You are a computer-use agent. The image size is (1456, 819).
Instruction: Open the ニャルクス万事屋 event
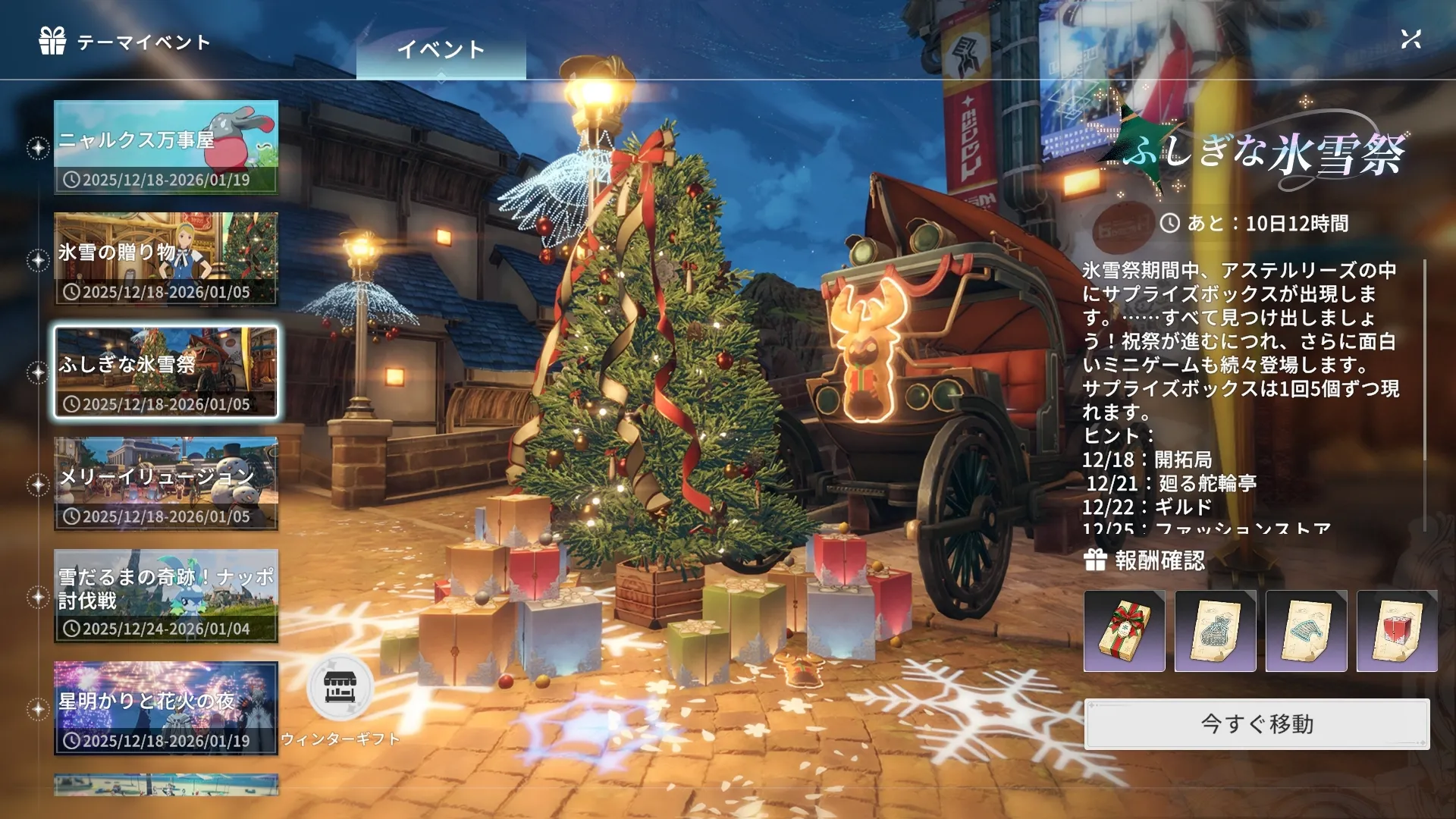coord(166,147)
